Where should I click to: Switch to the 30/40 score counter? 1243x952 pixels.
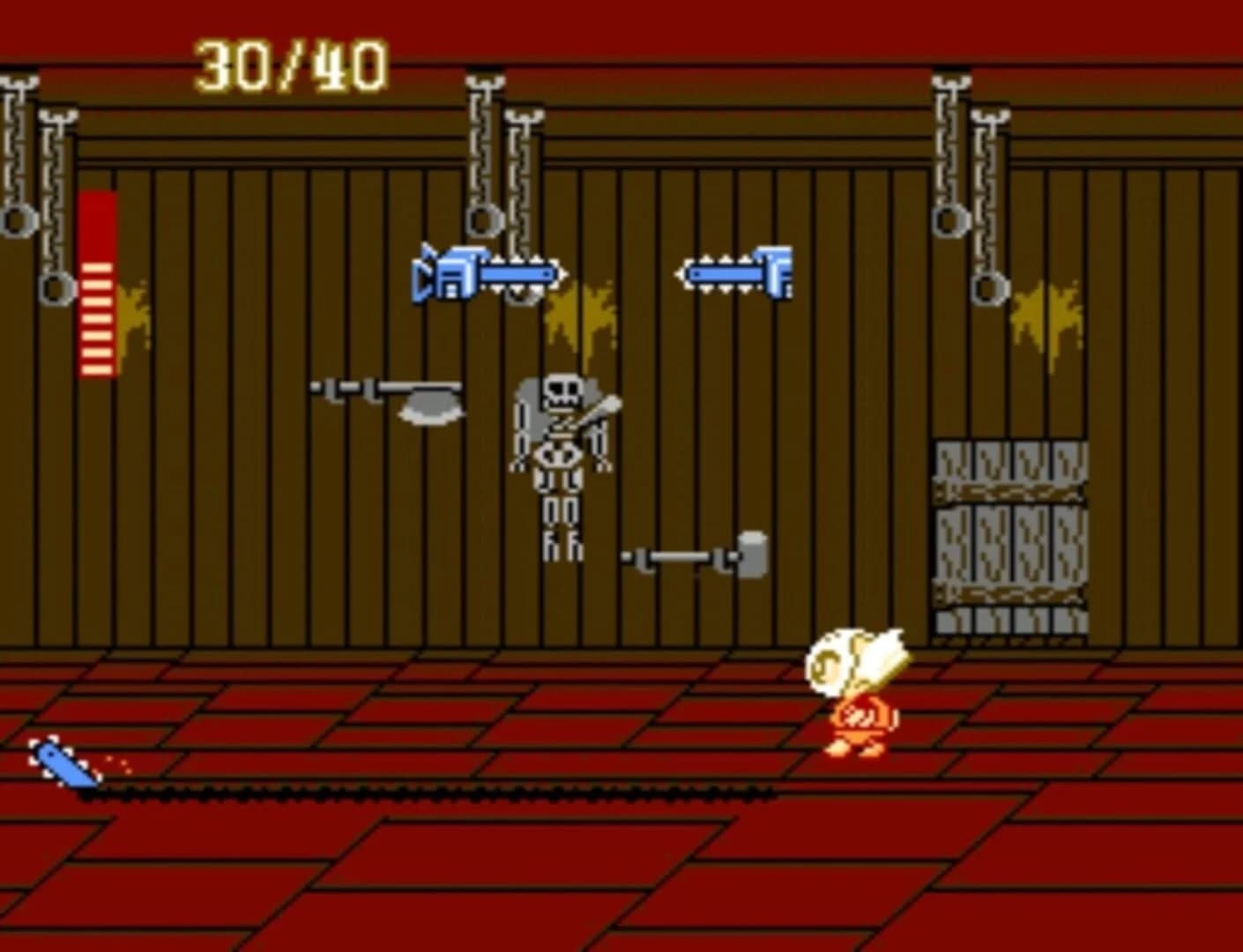pos(291,62)
